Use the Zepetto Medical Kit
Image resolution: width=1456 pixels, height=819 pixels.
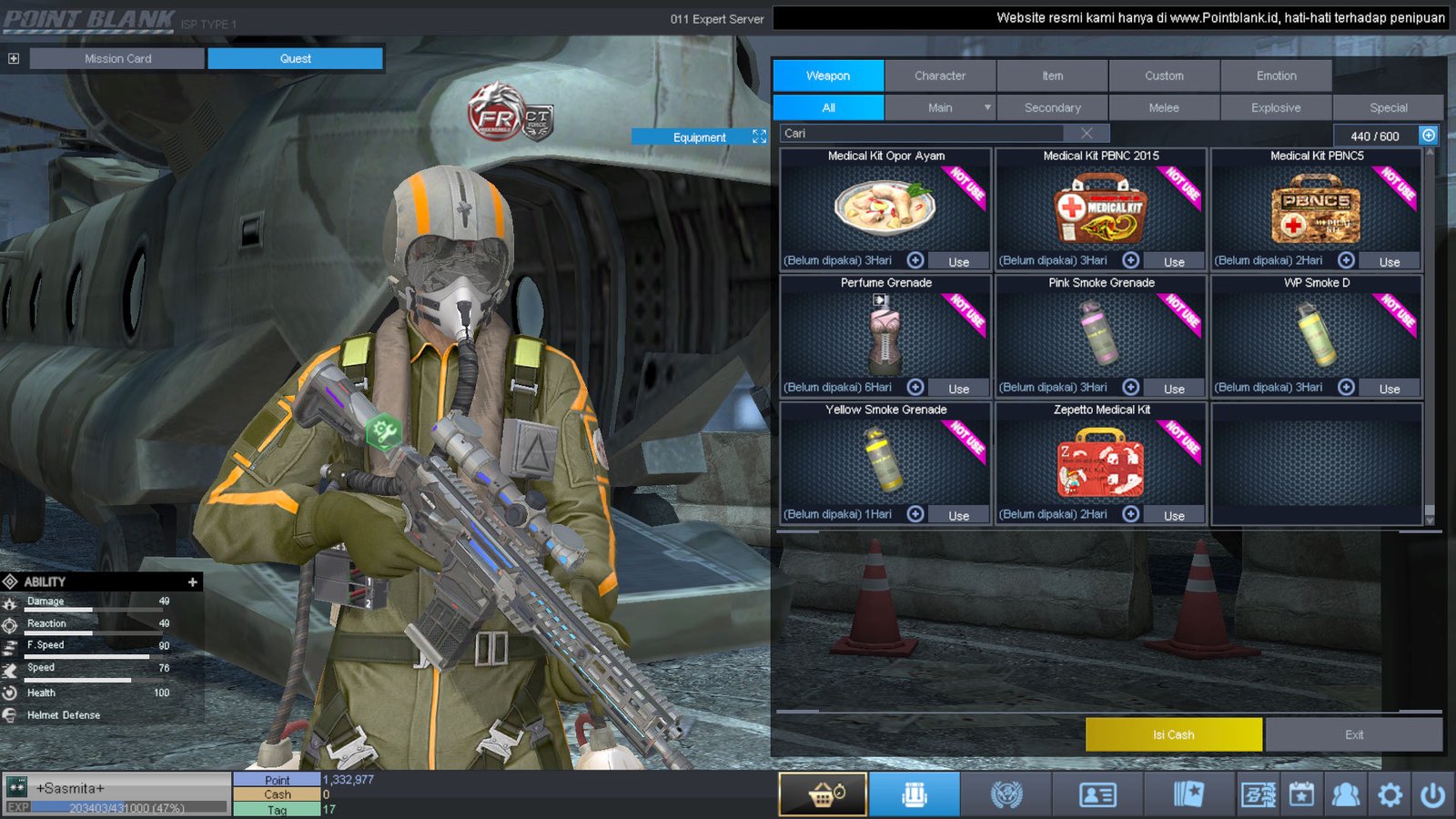[1174, 516]
